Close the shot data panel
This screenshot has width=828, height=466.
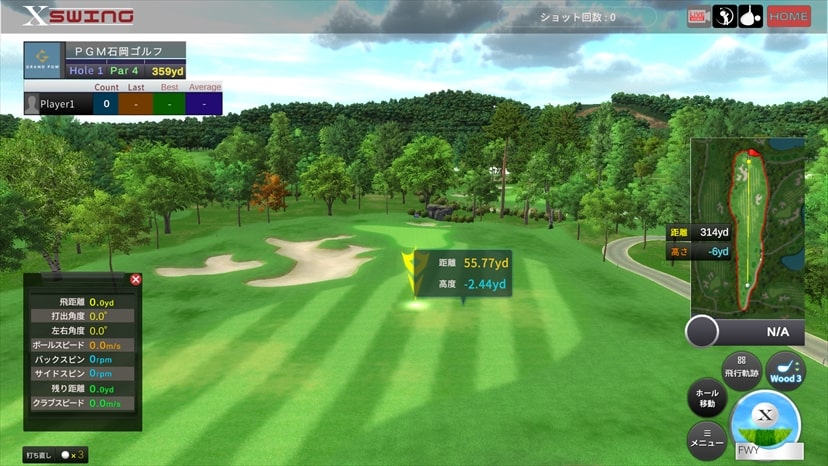[136, 280]
